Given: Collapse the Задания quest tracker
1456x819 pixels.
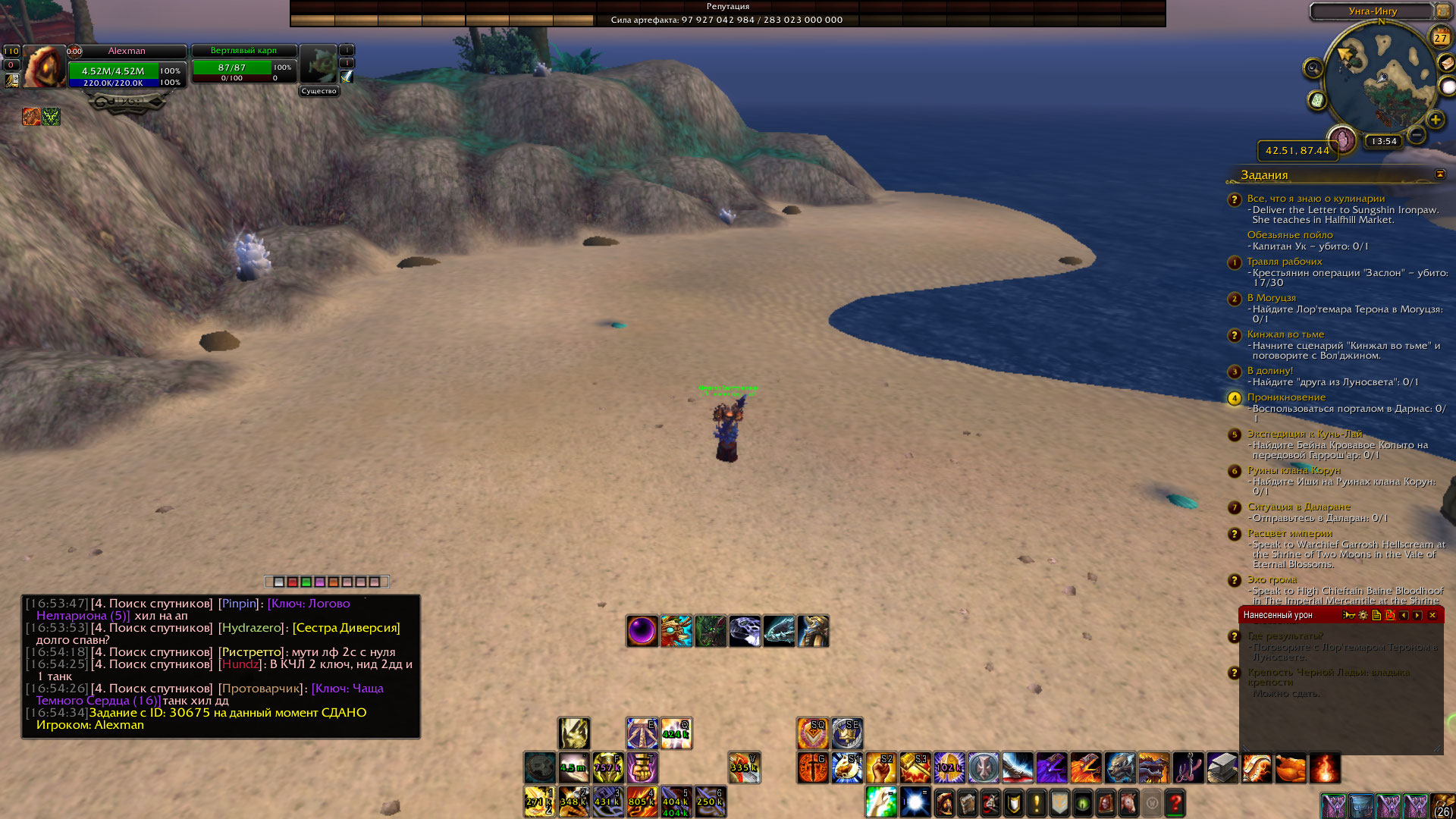Looking at the screenshot, I should tap(1440, 174).
